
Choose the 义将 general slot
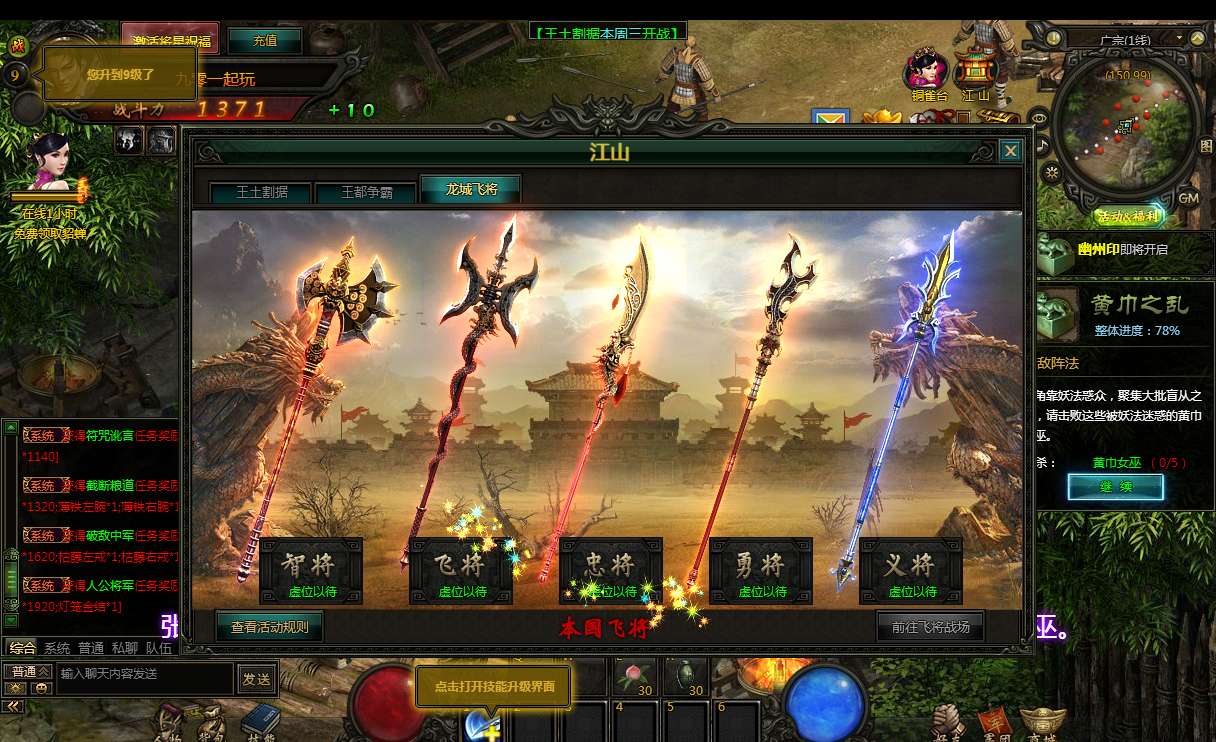coord(911,571)
